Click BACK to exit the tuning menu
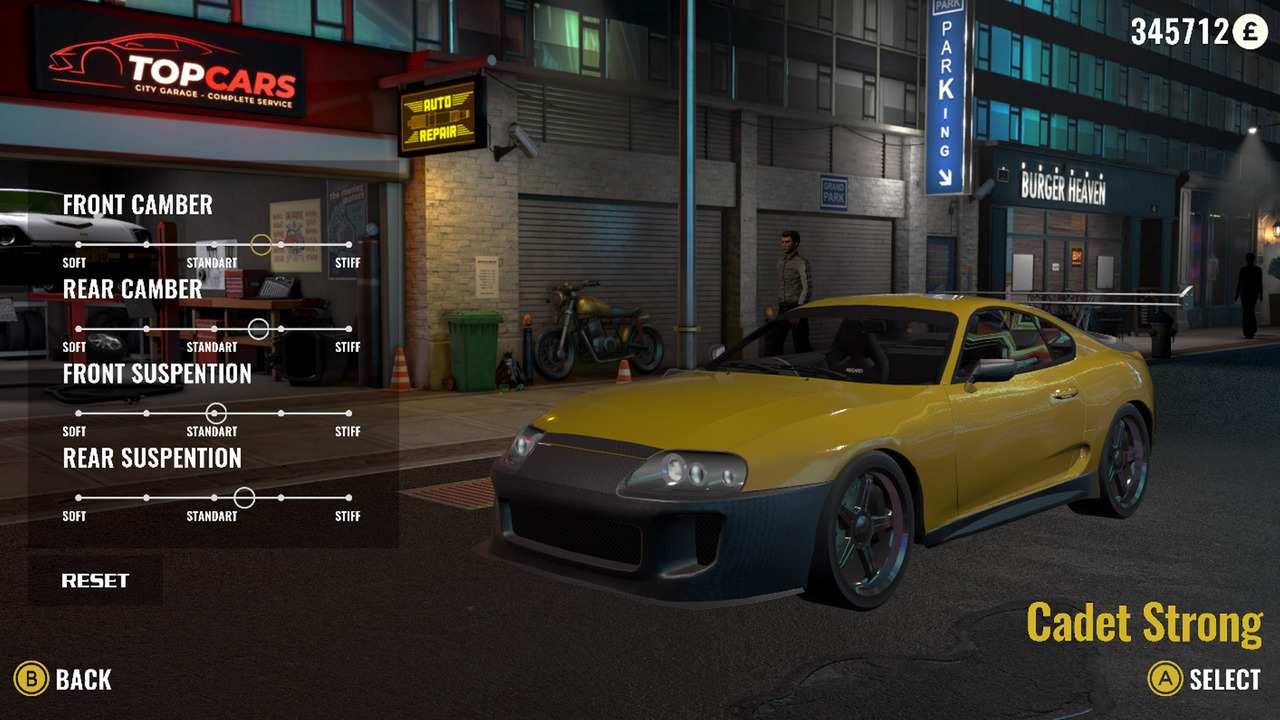 (x=85, y=679)
